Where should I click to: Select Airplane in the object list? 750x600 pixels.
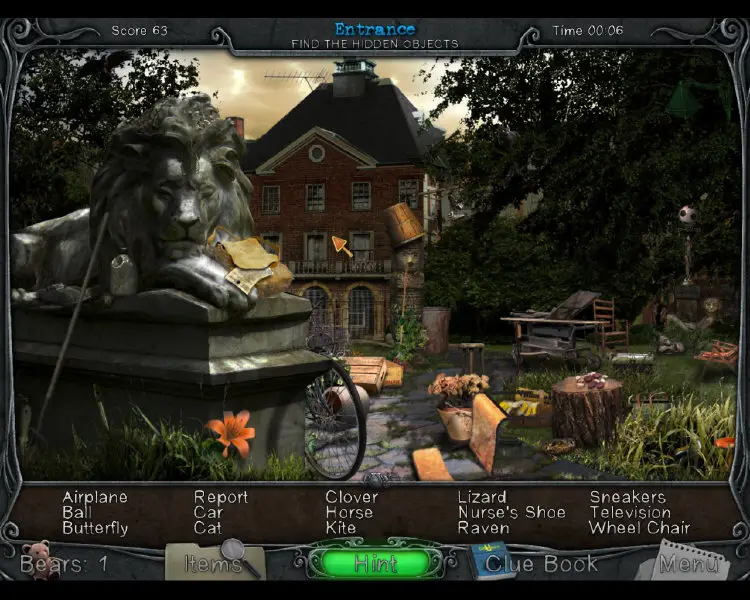pos(95,497)
